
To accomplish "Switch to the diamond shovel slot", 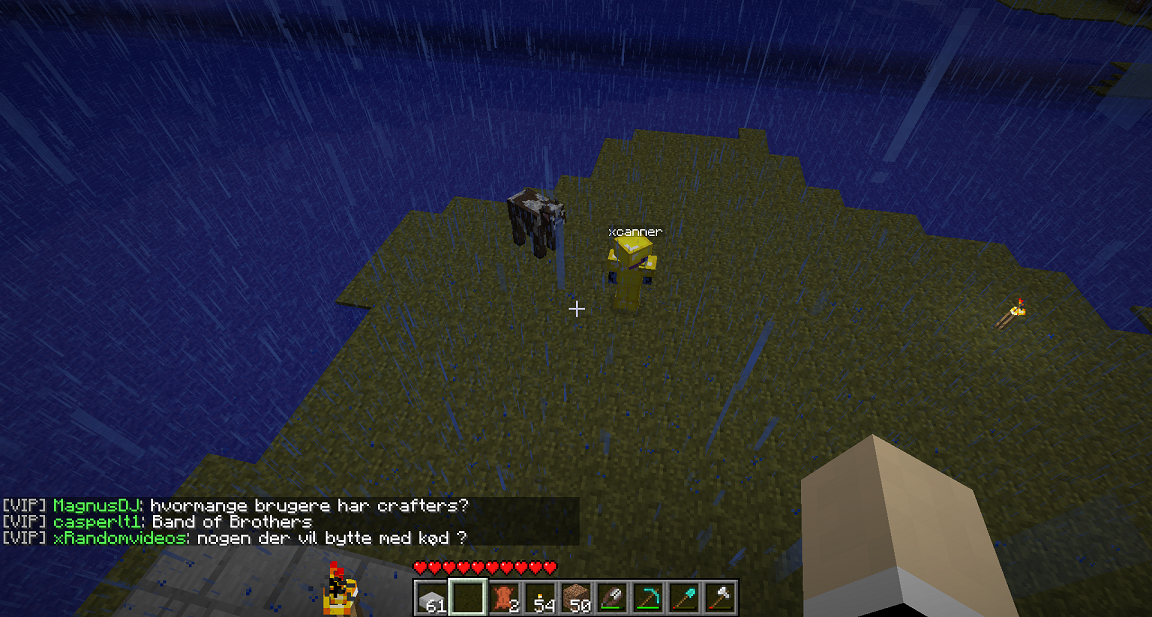I will coord(684,598).
